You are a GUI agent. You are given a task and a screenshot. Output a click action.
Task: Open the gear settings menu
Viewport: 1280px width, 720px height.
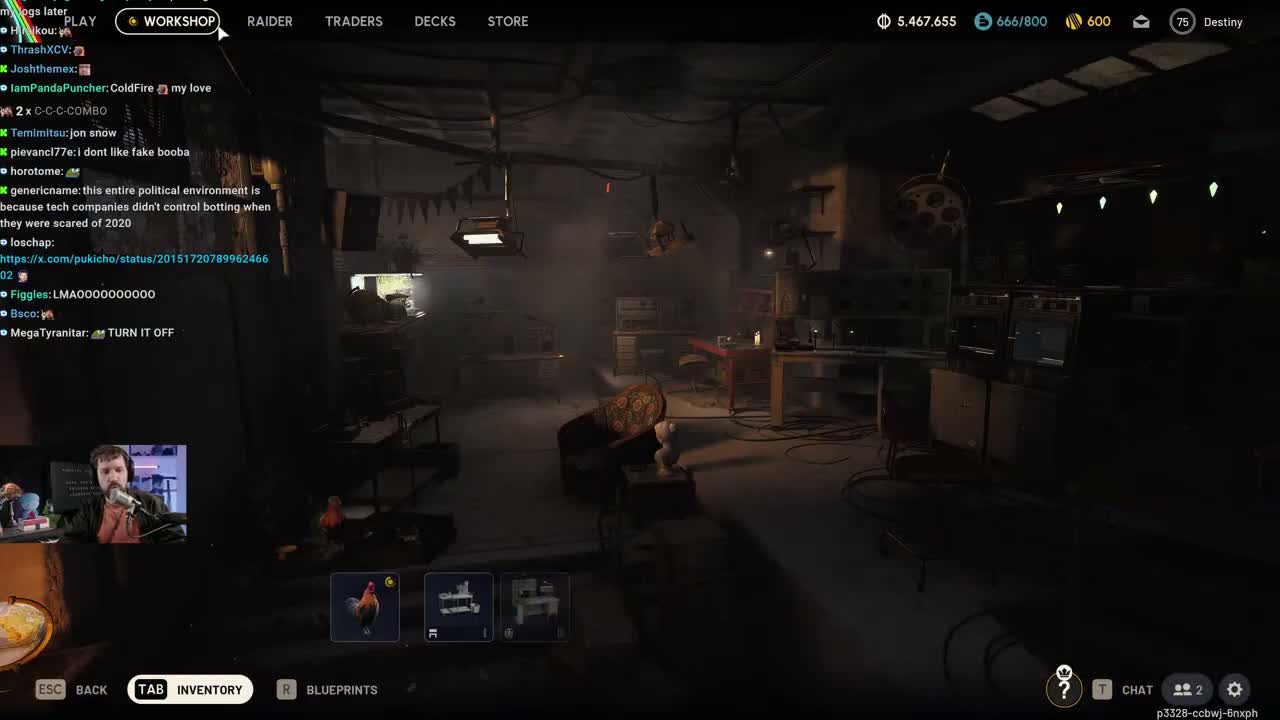point(1235,689)
